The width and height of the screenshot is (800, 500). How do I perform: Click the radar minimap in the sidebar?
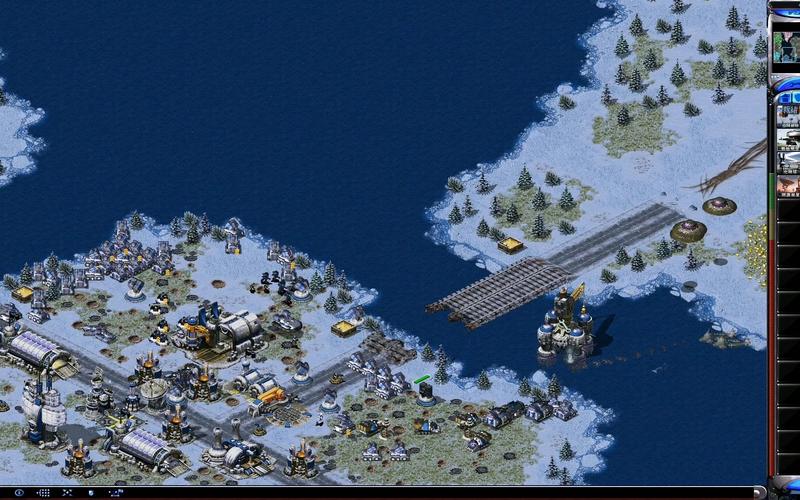tap(784, 45)
